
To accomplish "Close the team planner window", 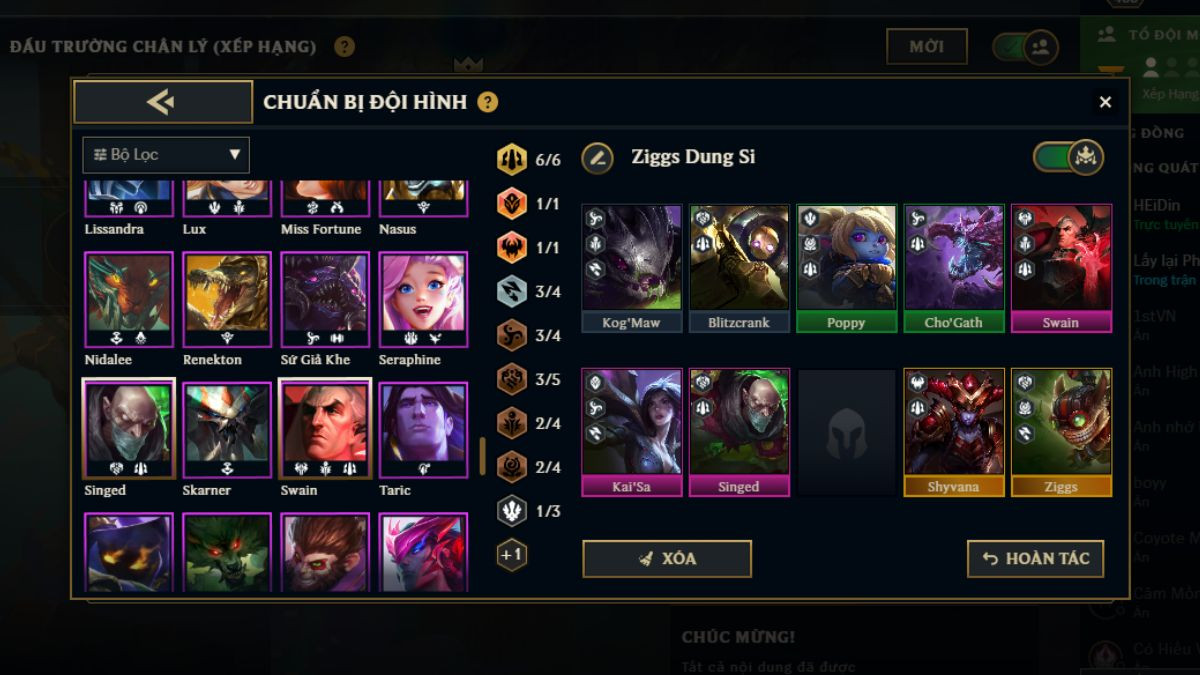I will point(1105,102).
